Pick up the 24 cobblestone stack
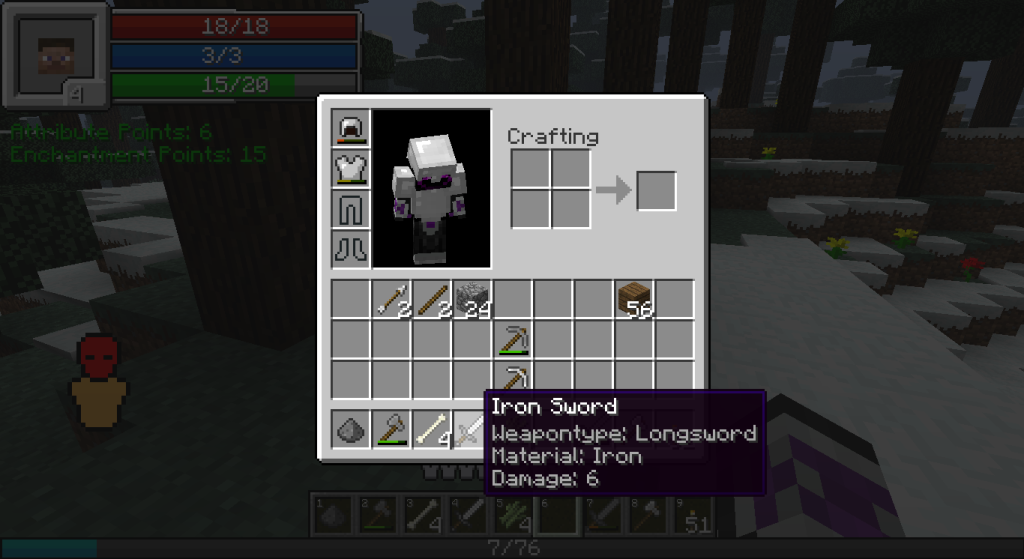 pyautogui.click(x=472, y=300)
